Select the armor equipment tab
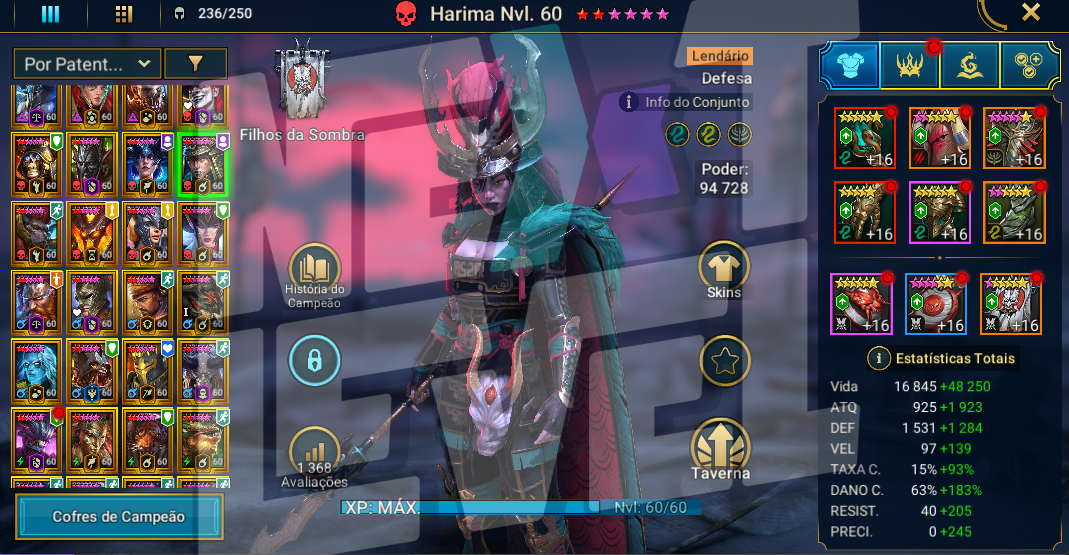Screen dimensions: 1069x555 pyautogui.click(x=850, y=66)
